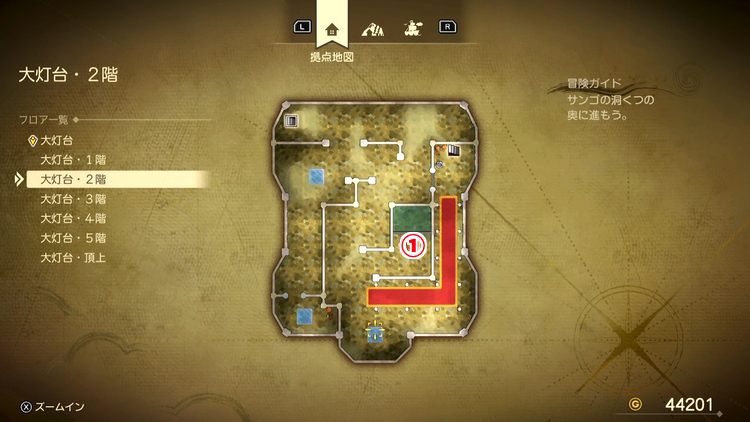Click the blue player position marker on map
This screenshot has width=750, height=422.
(x=375, y=333)
